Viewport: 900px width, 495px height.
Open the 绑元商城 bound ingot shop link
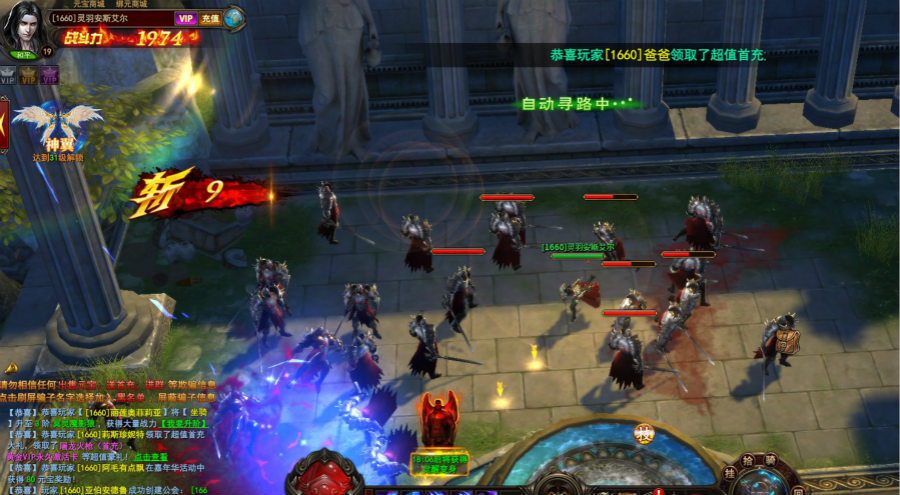pos(130,4)
